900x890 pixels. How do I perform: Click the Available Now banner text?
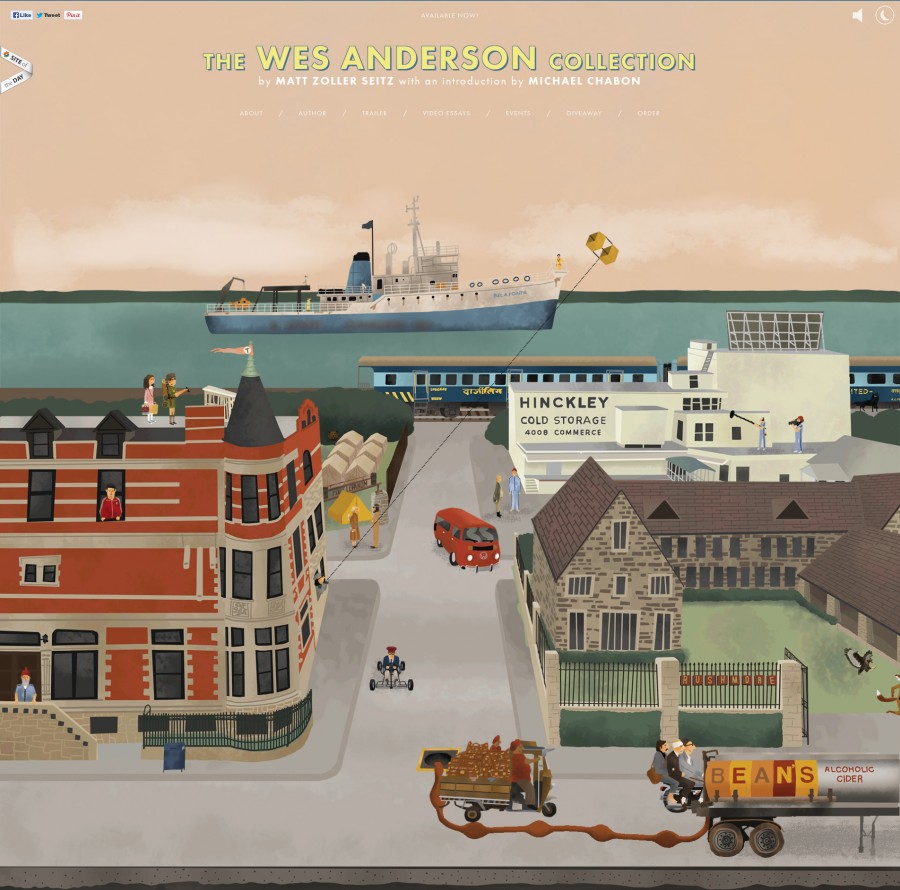pyautogui.click(x=450, y=15)
